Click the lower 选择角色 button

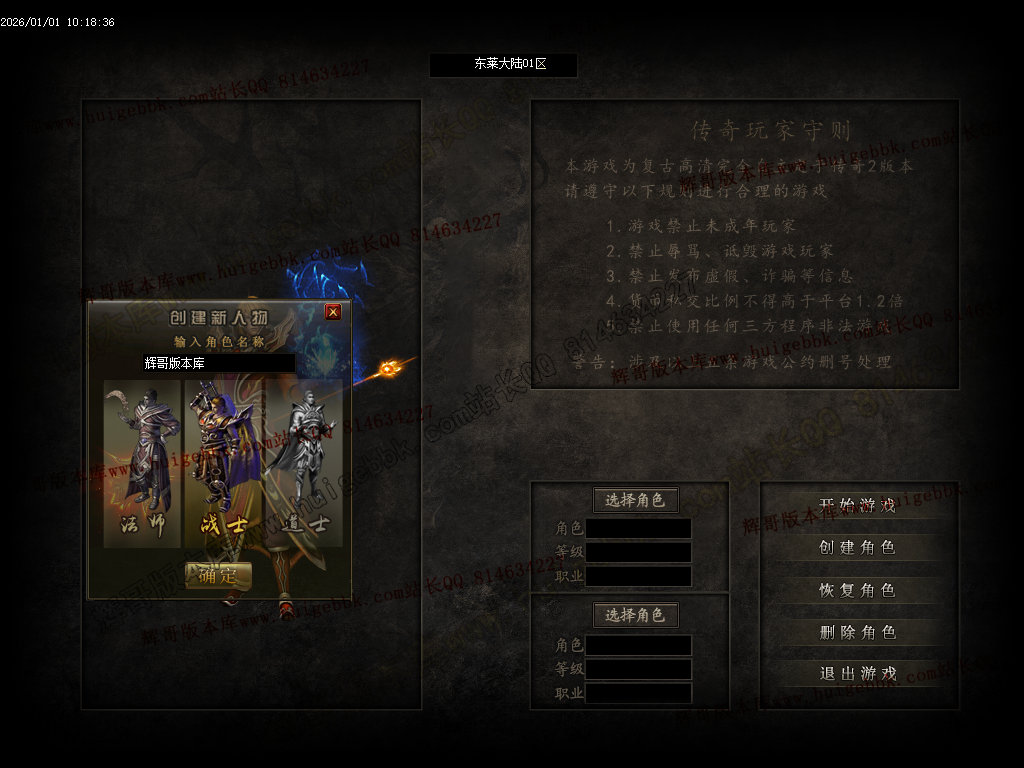[635, 615]
